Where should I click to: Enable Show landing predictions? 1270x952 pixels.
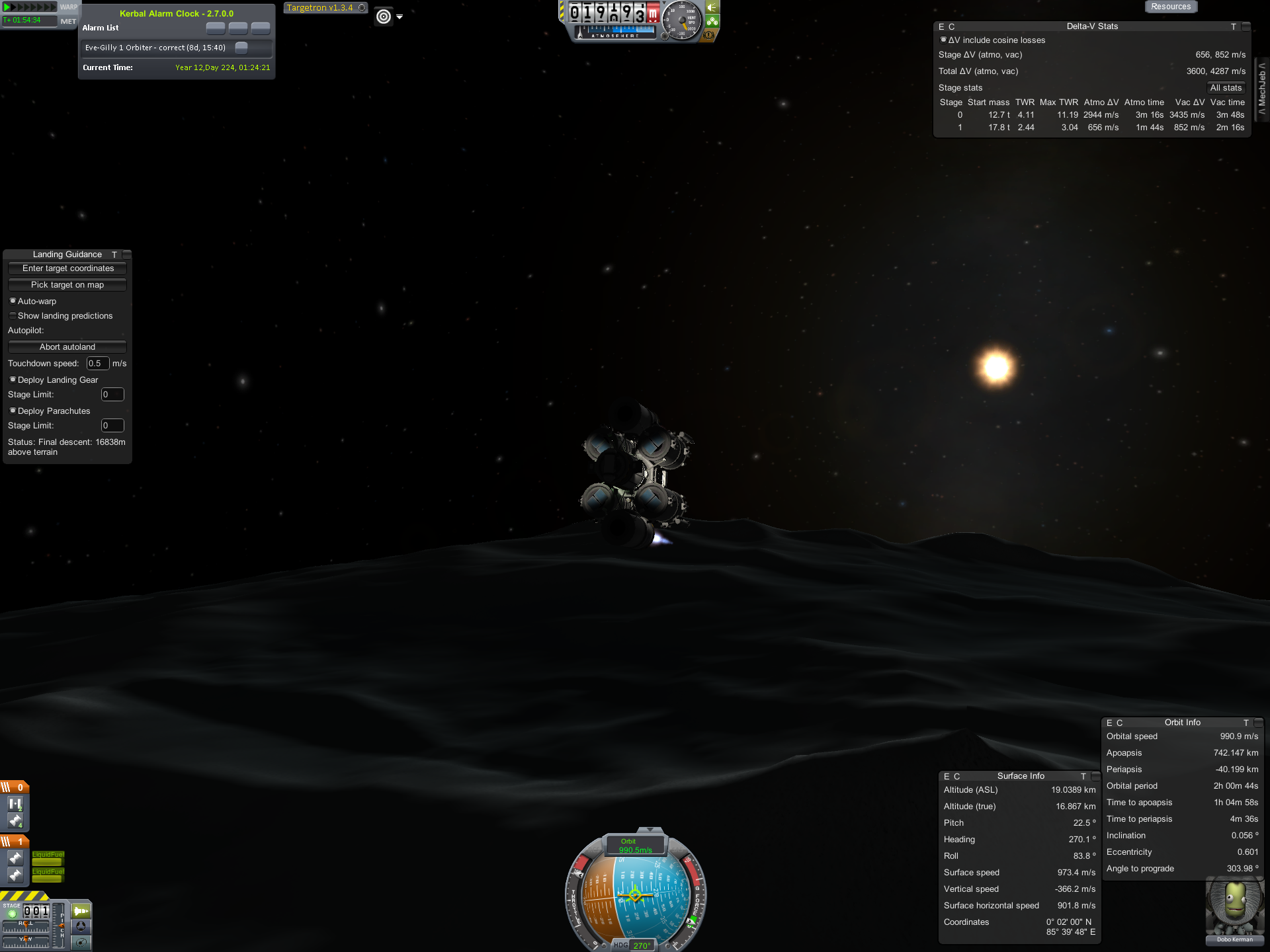click(x=13, y=316)
